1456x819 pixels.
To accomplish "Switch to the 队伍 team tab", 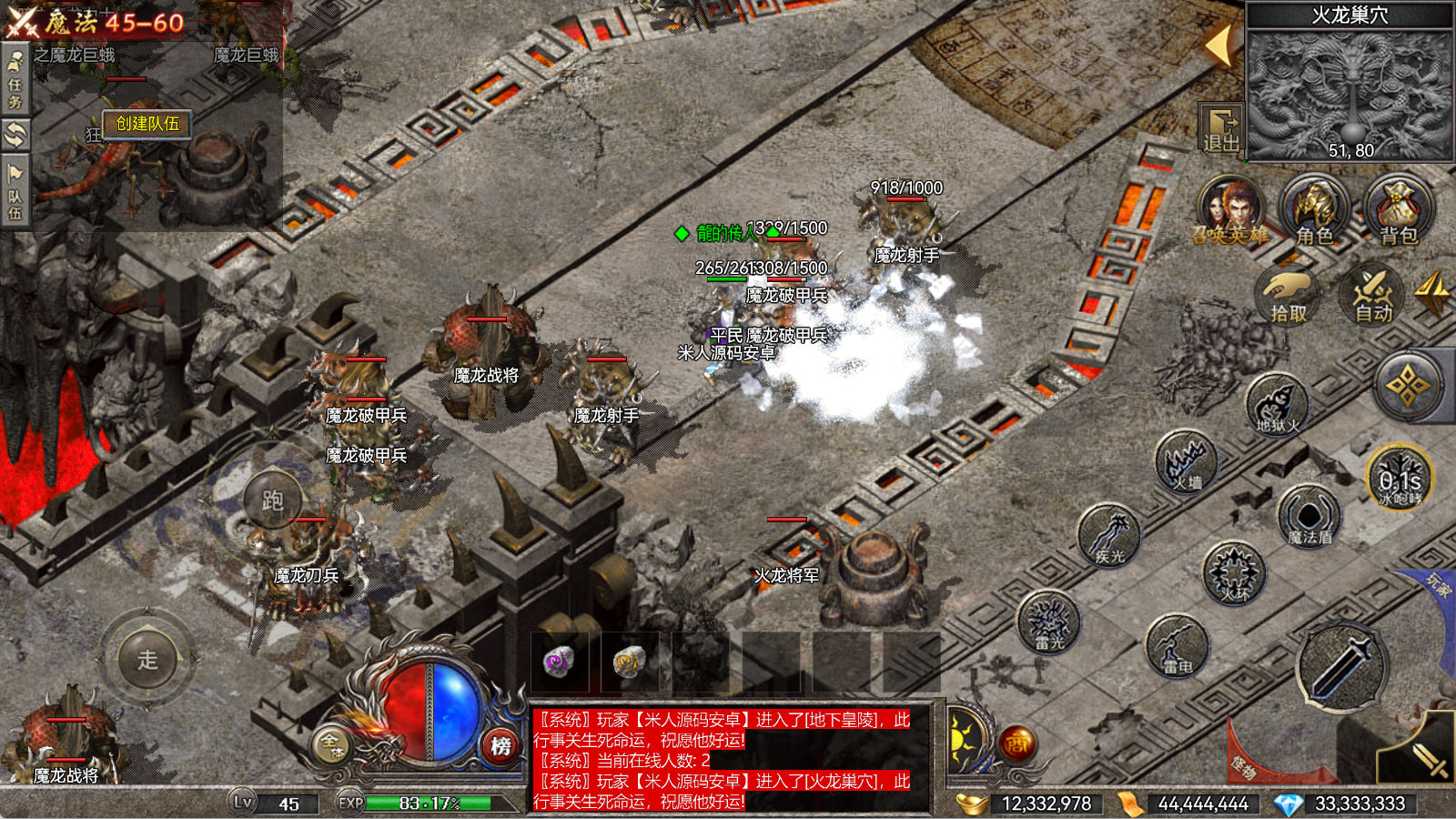I will (x=15, y=193).
